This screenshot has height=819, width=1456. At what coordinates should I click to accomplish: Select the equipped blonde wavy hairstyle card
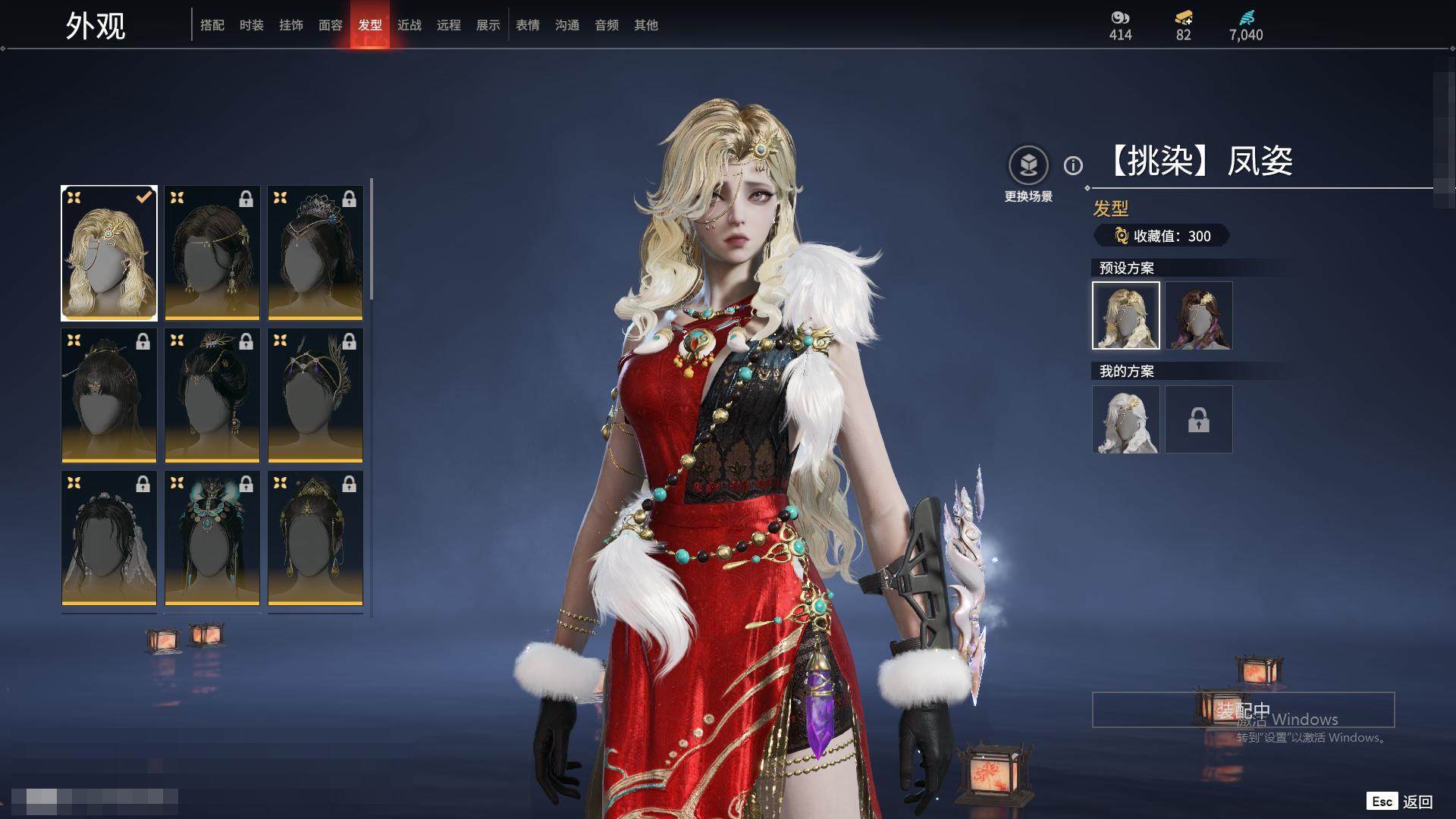[x=109, y=253]
